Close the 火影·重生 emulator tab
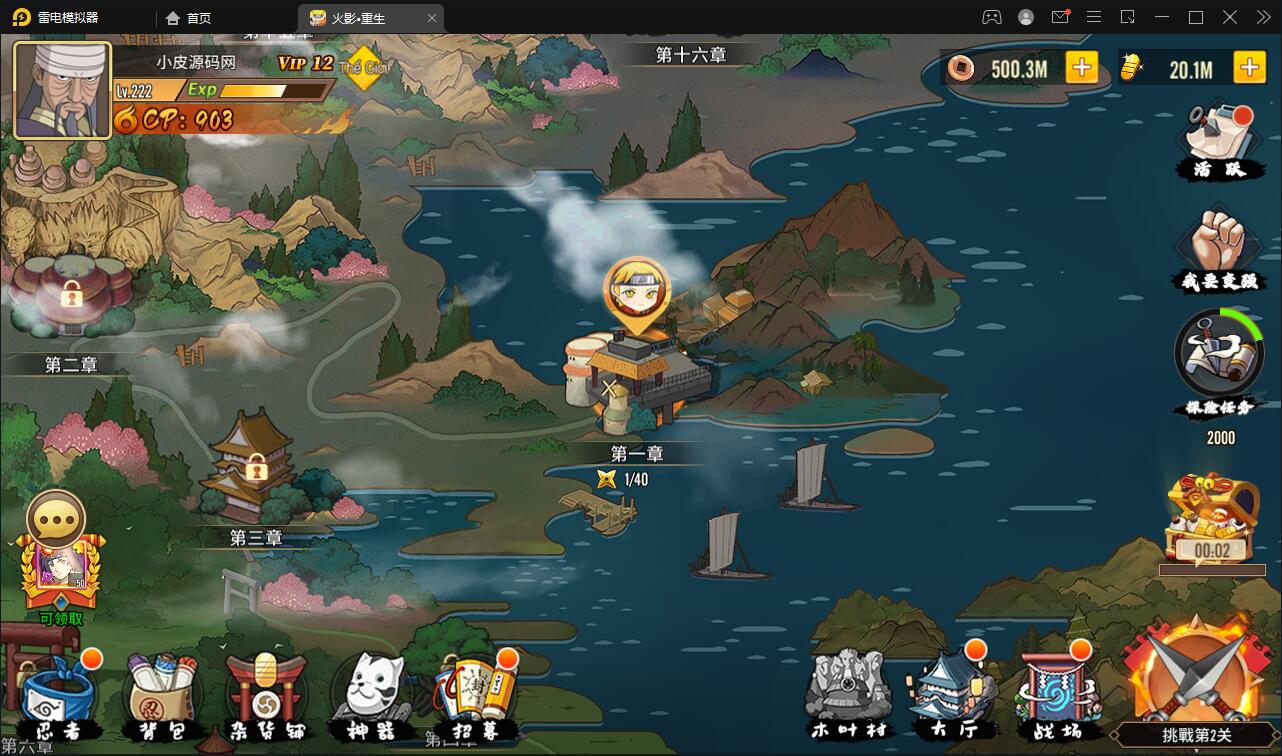This screenshot has width=1282, height=756. coord(432,18)
